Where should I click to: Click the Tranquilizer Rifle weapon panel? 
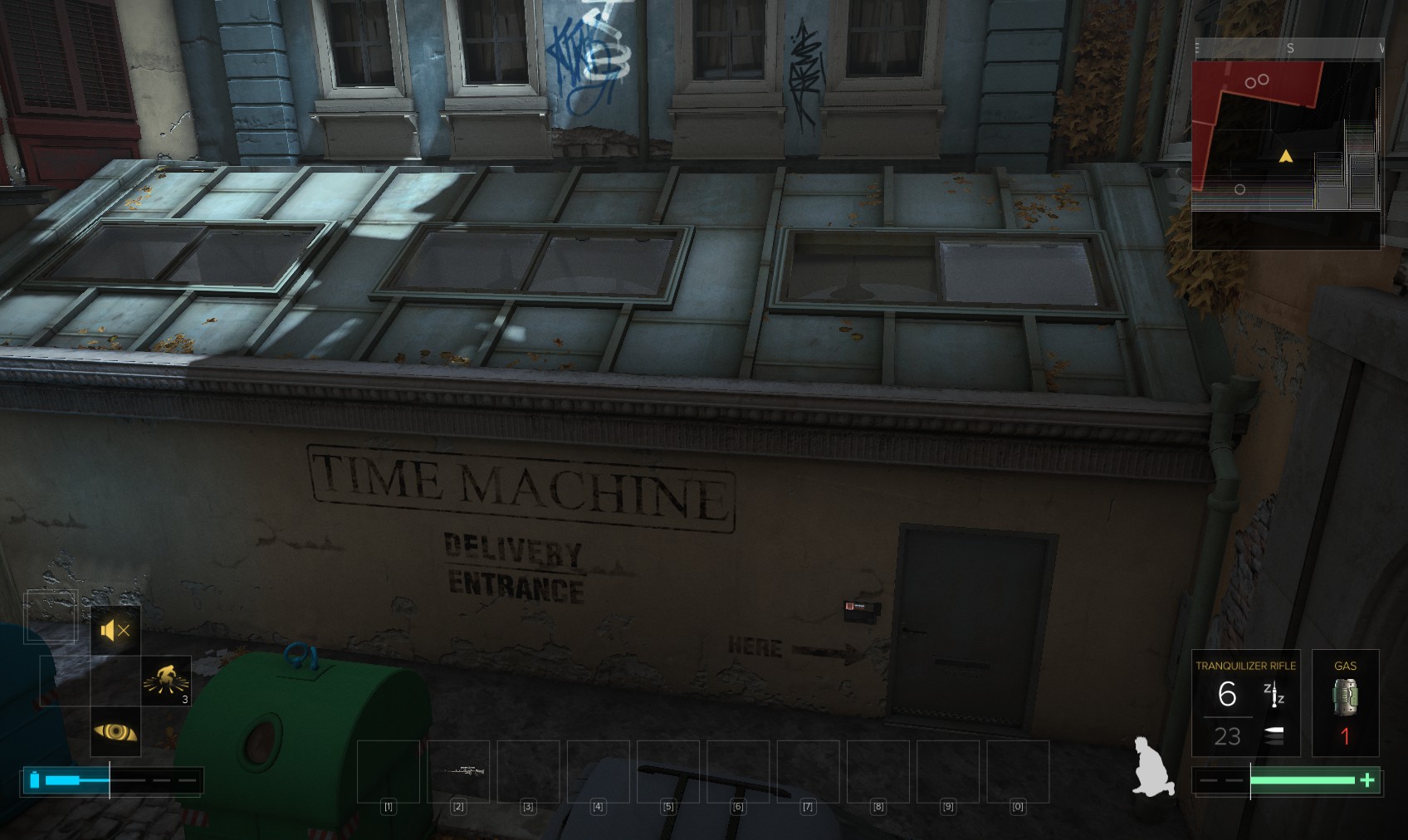pyautogui.click(x=1245, y=703)
